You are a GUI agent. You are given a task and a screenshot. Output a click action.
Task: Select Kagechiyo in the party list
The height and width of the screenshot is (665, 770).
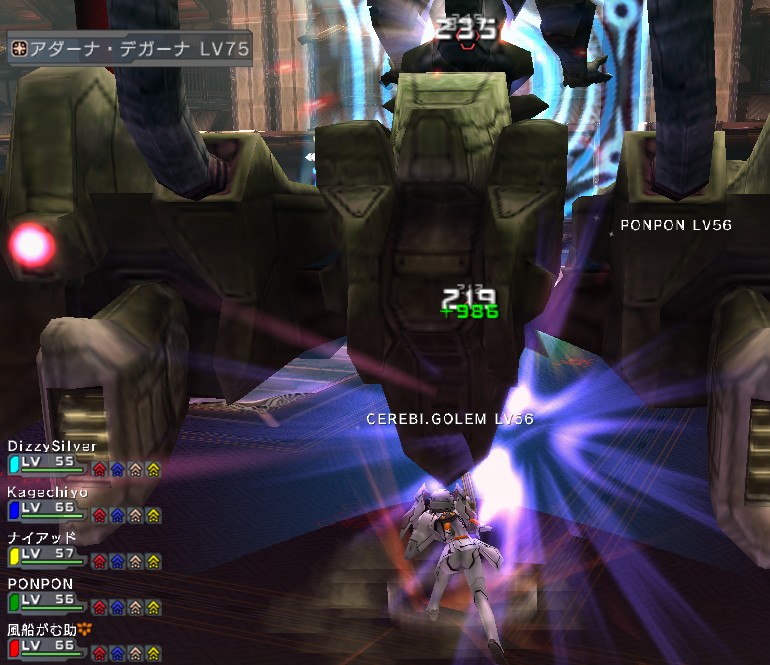click(48, 492)
